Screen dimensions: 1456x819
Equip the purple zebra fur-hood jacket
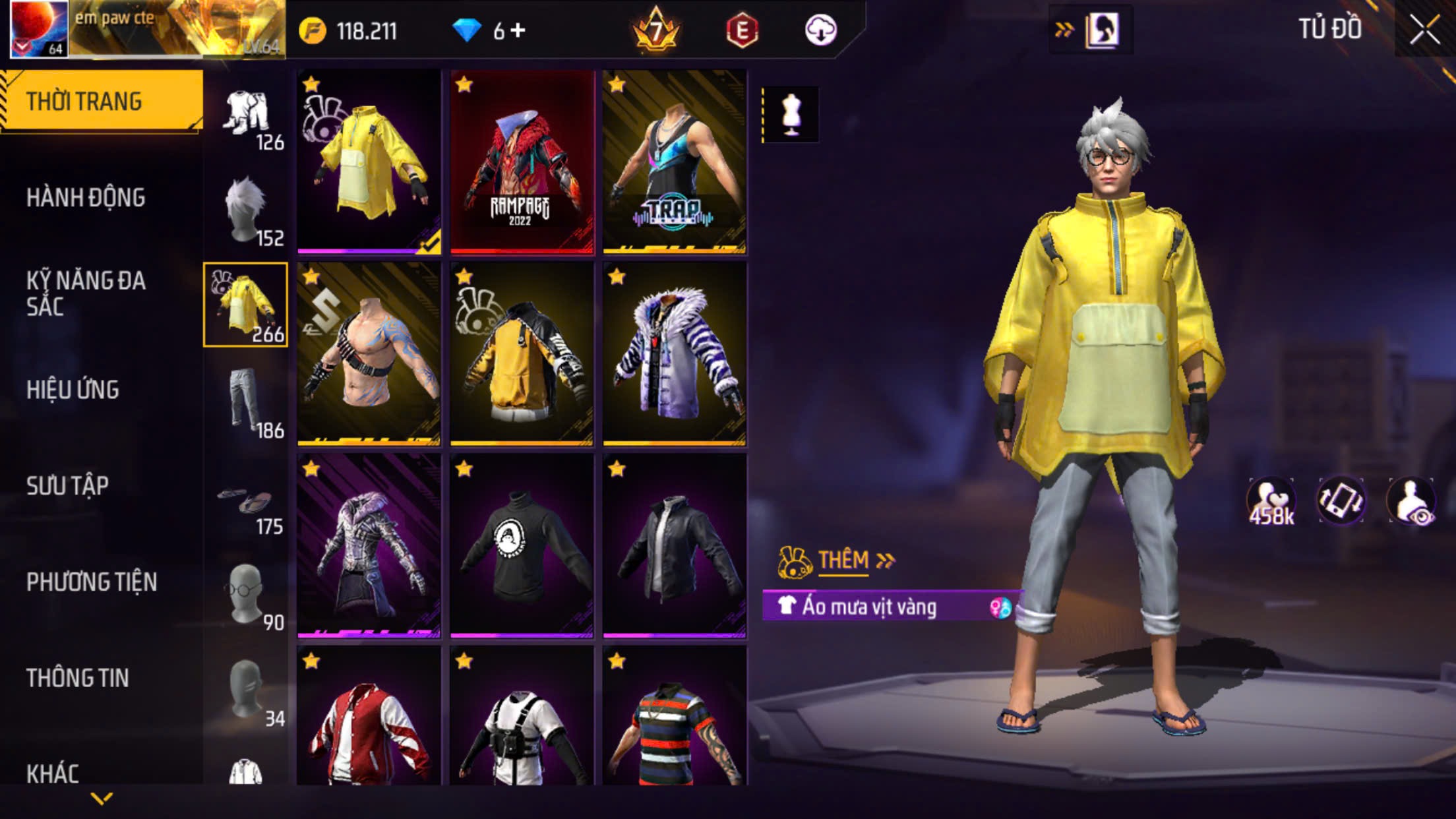click(x=675, y=354)
